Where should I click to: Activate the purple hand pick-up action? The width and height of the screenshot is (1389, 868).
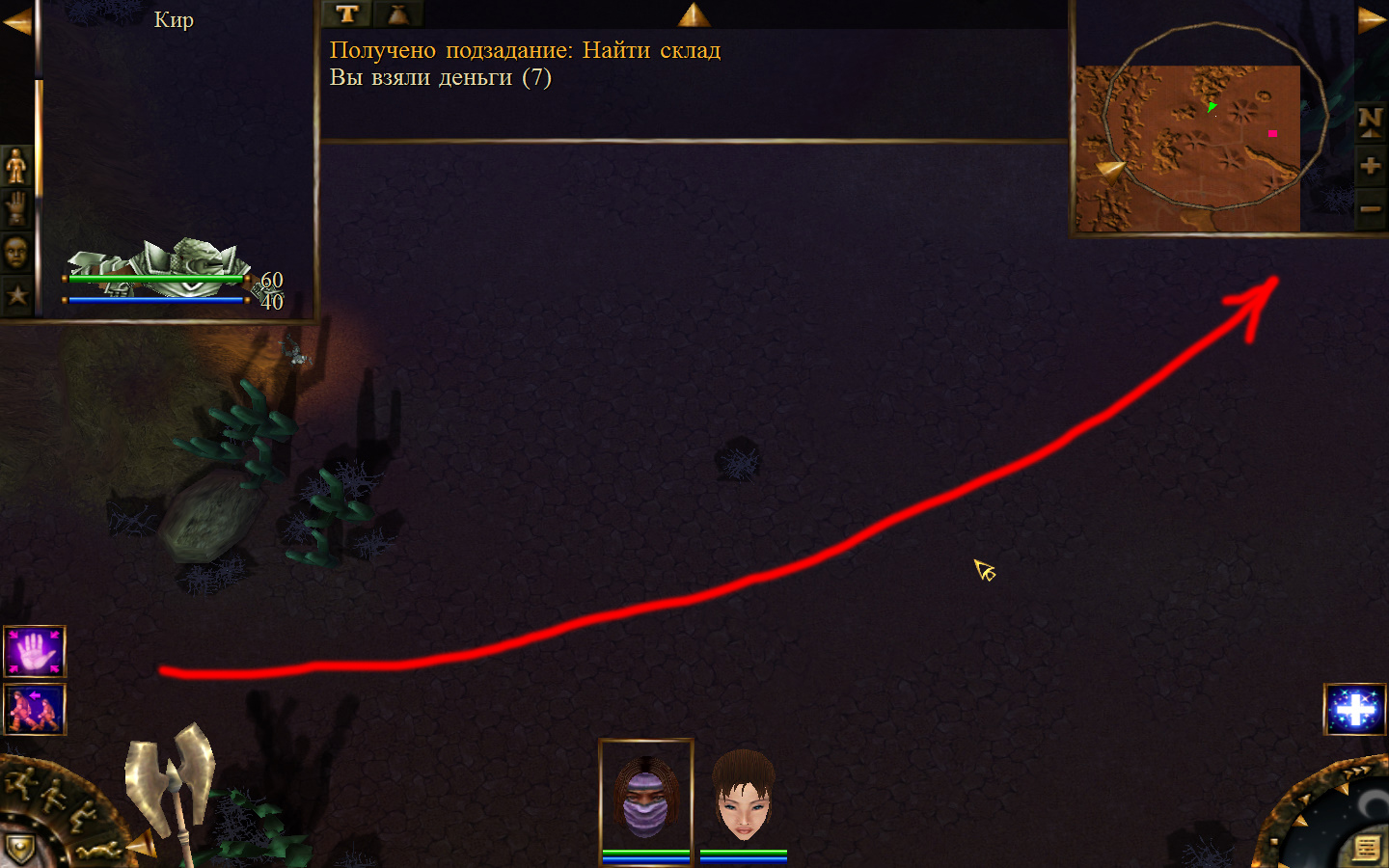pyautogui.click(x=35, y=652)
